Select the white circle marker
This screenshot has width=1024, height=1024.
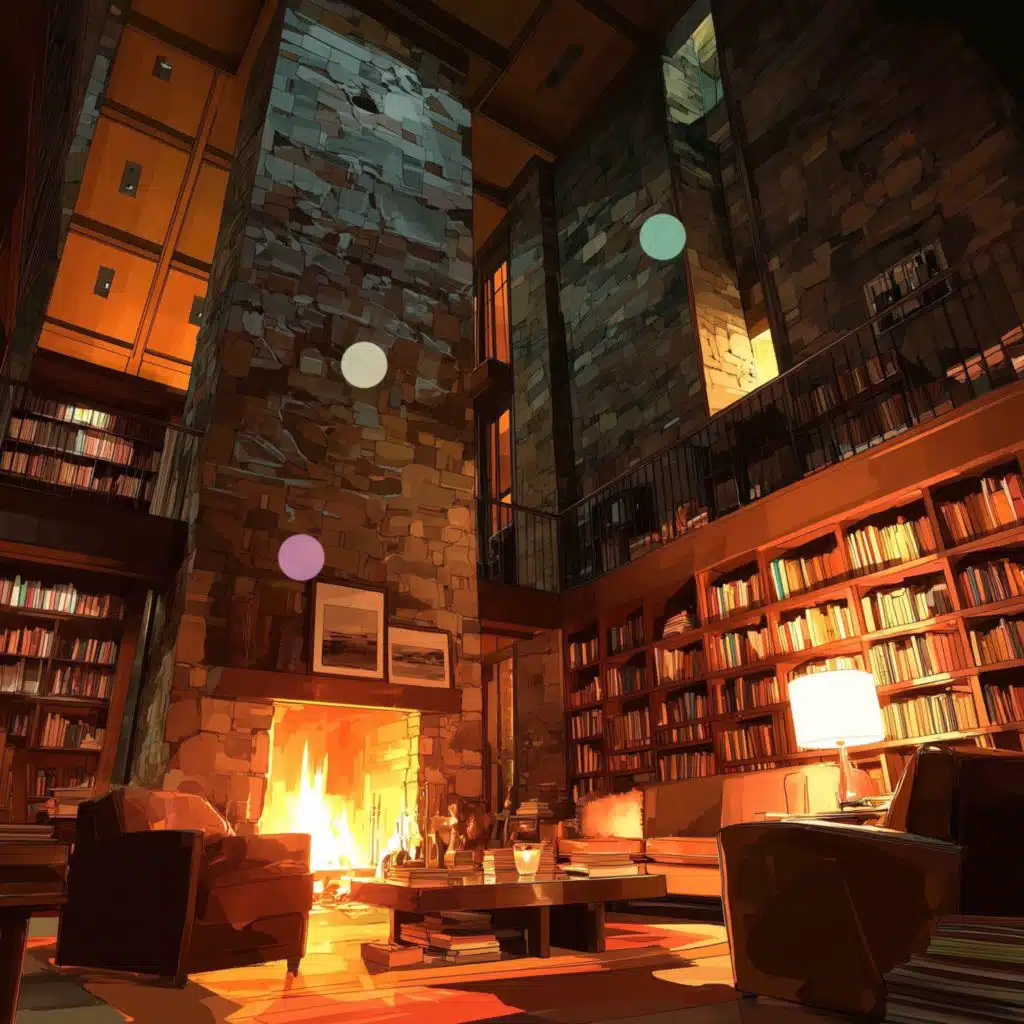click(x=364, y=365)
